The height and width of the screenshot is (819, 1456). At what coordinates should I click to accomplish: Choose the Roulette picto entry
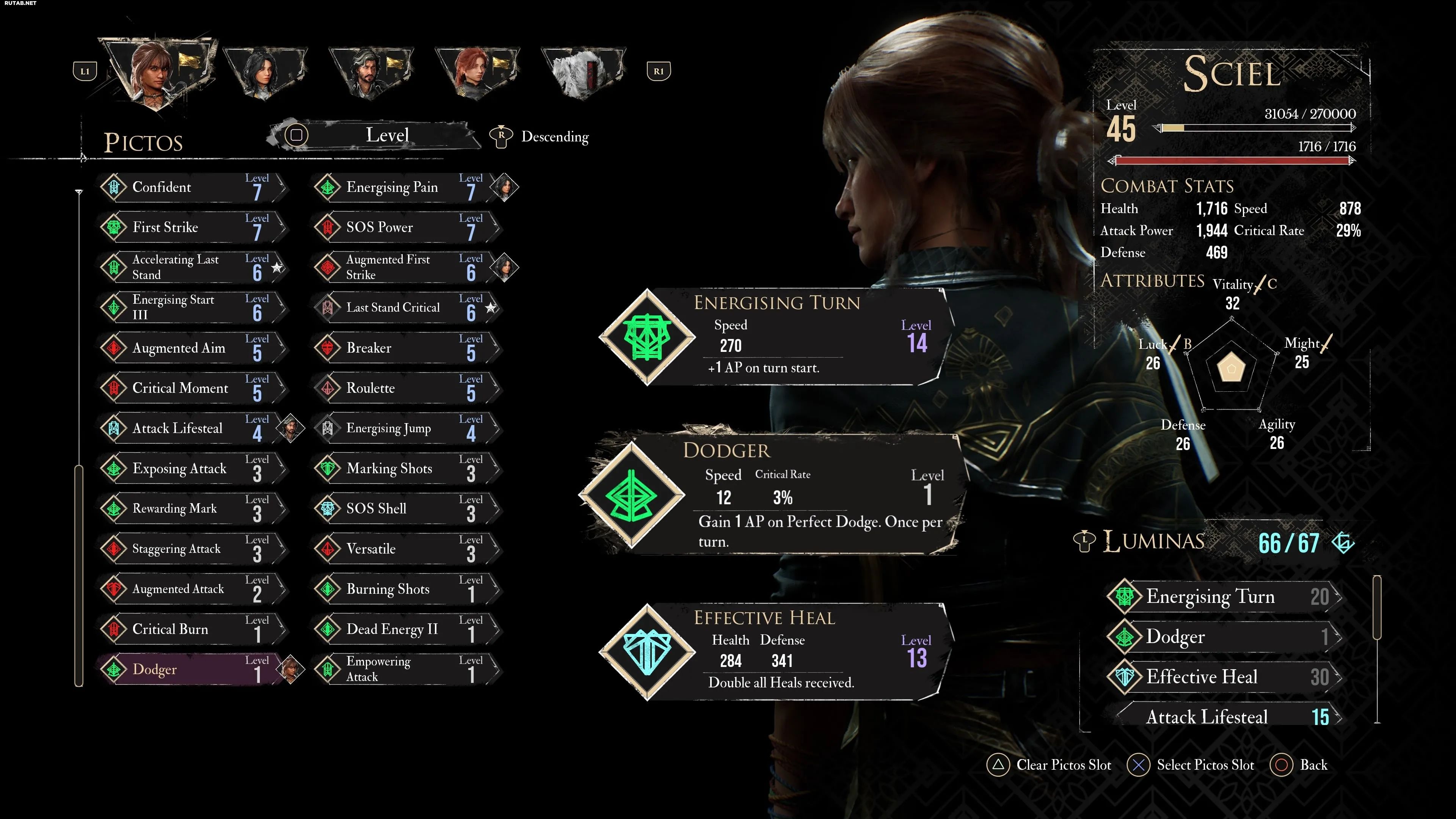pyautogui.click(x=403, y=388)
